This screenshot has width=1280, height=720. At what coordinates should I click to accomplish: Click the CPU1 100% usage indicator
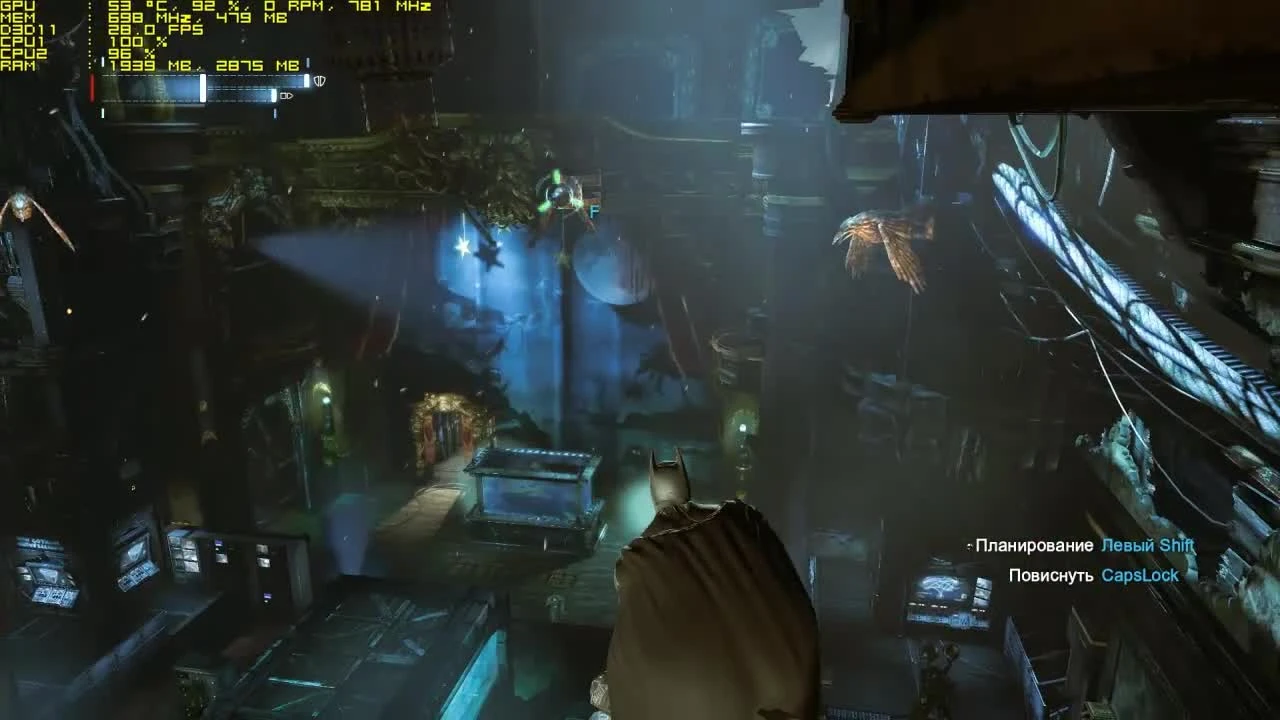[138, 42]
